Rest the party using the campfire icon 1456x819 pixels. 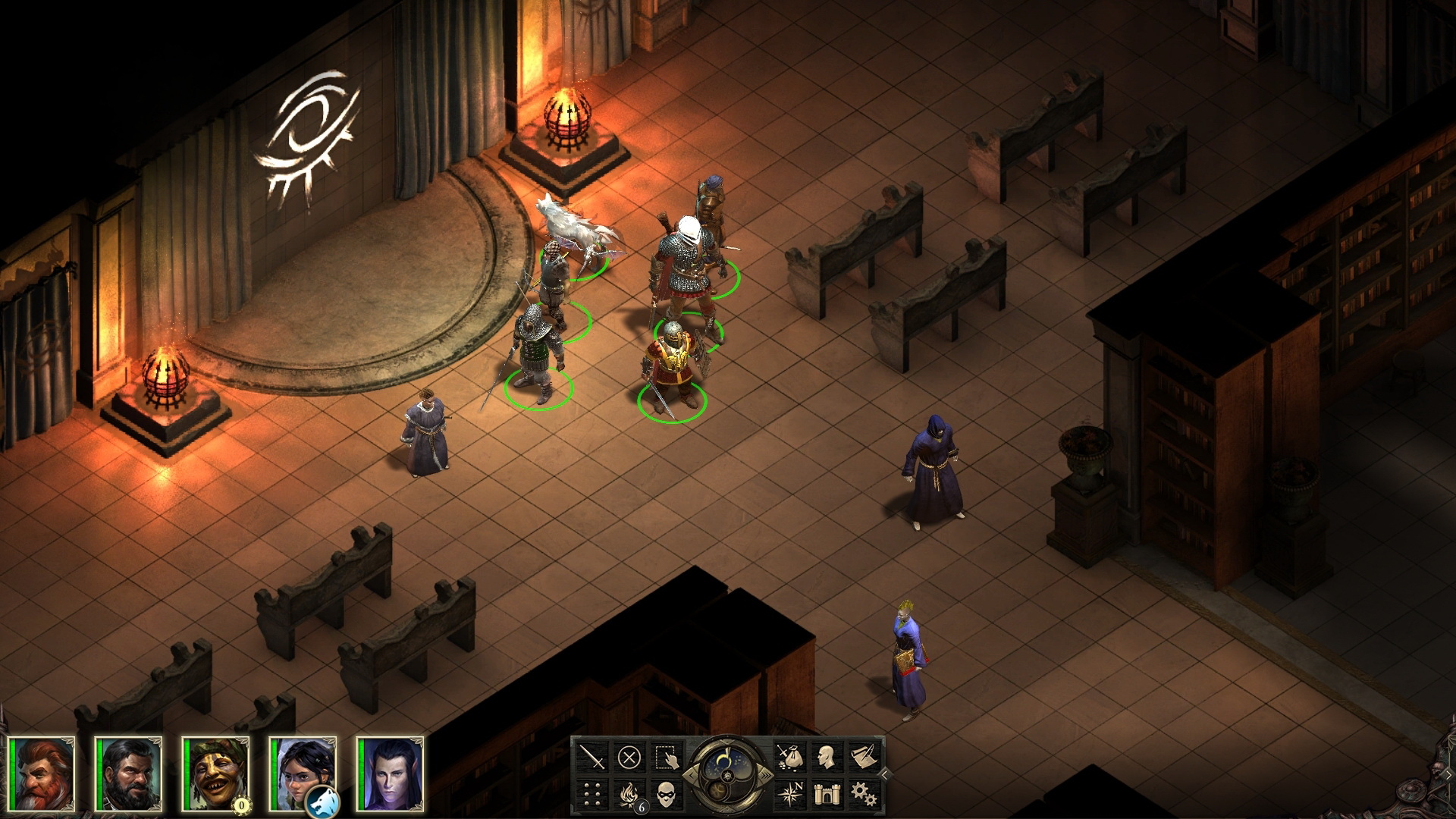(628, 795)
